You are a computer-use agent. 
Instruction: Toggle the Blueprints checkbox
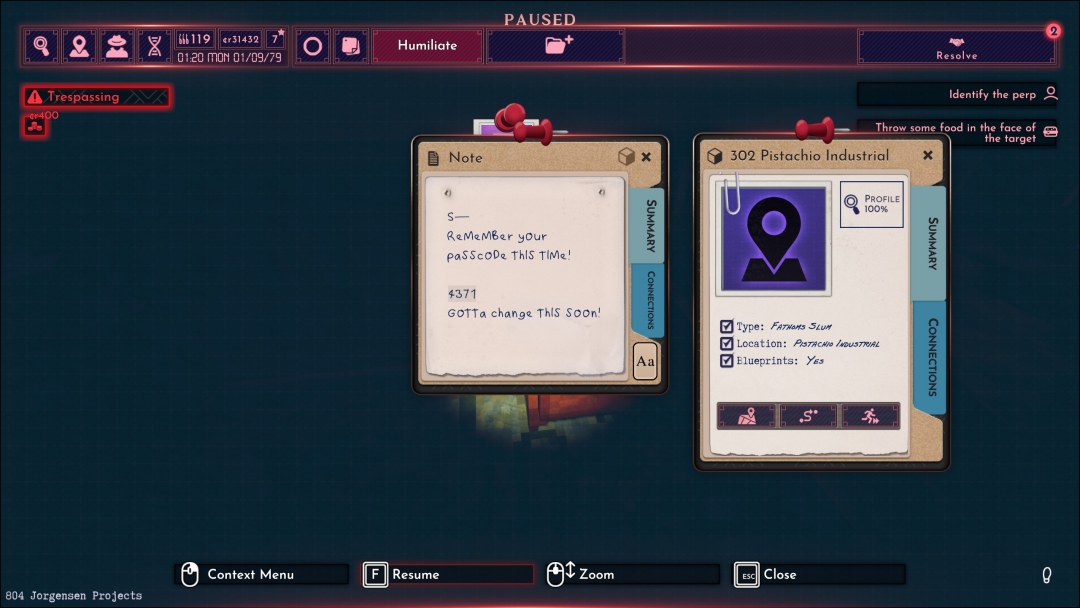pos(727,361)
